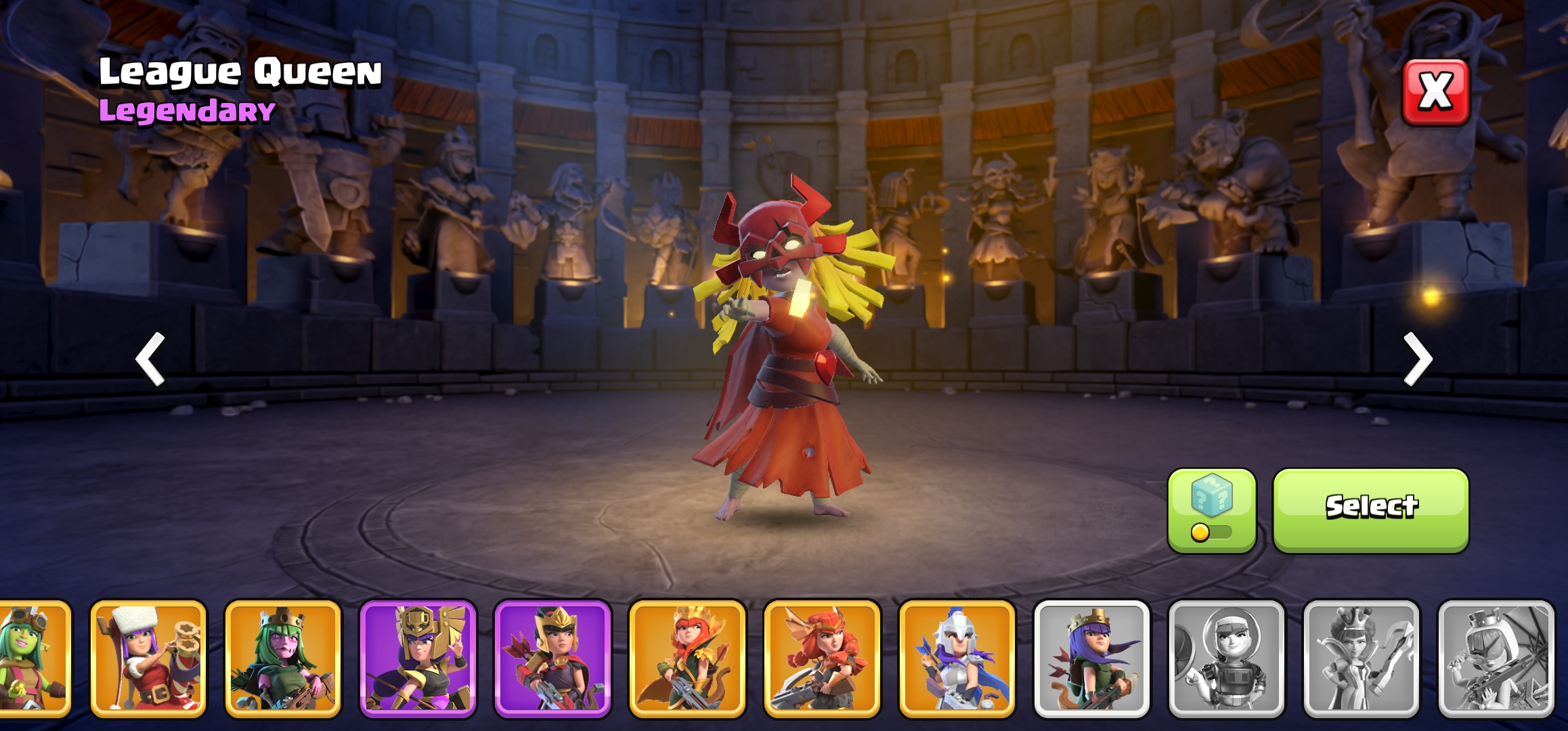Select the gold winged-helmet queen skin
Viewport: 1568px width, 731px height.
tap(418, 659)
